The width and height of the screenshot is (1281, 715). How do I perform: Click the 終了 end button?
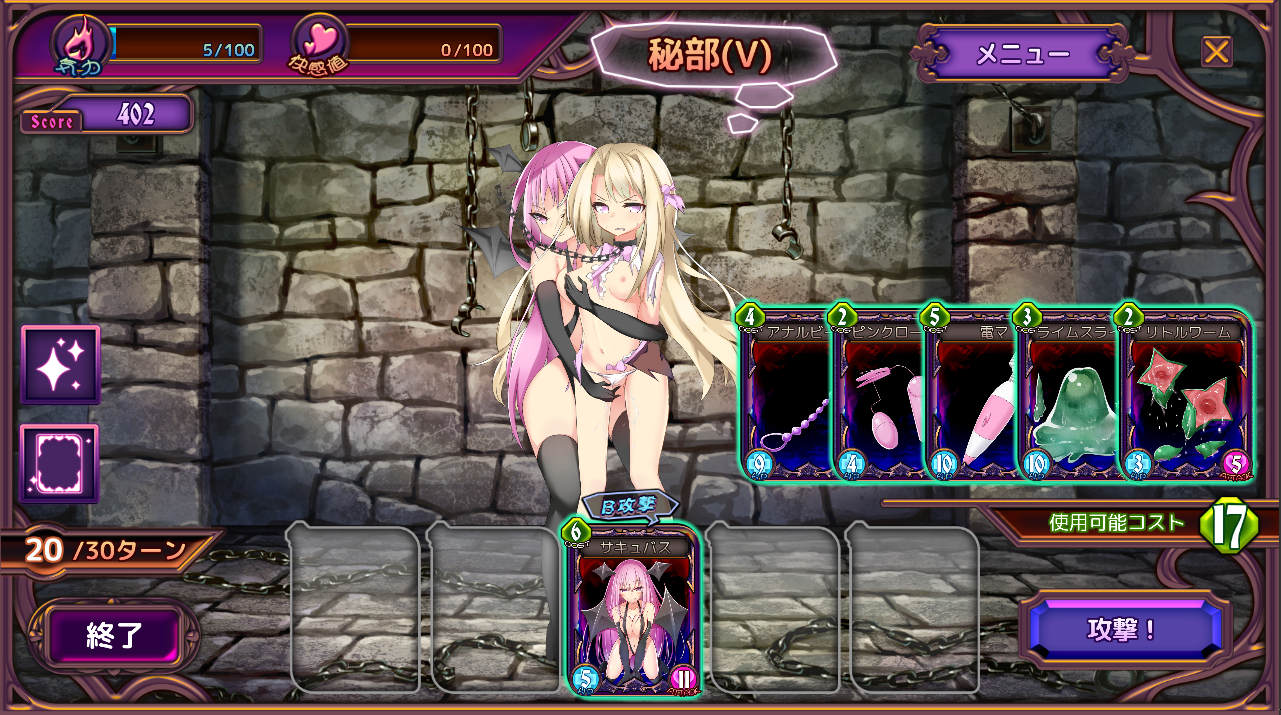pos(116,636)
